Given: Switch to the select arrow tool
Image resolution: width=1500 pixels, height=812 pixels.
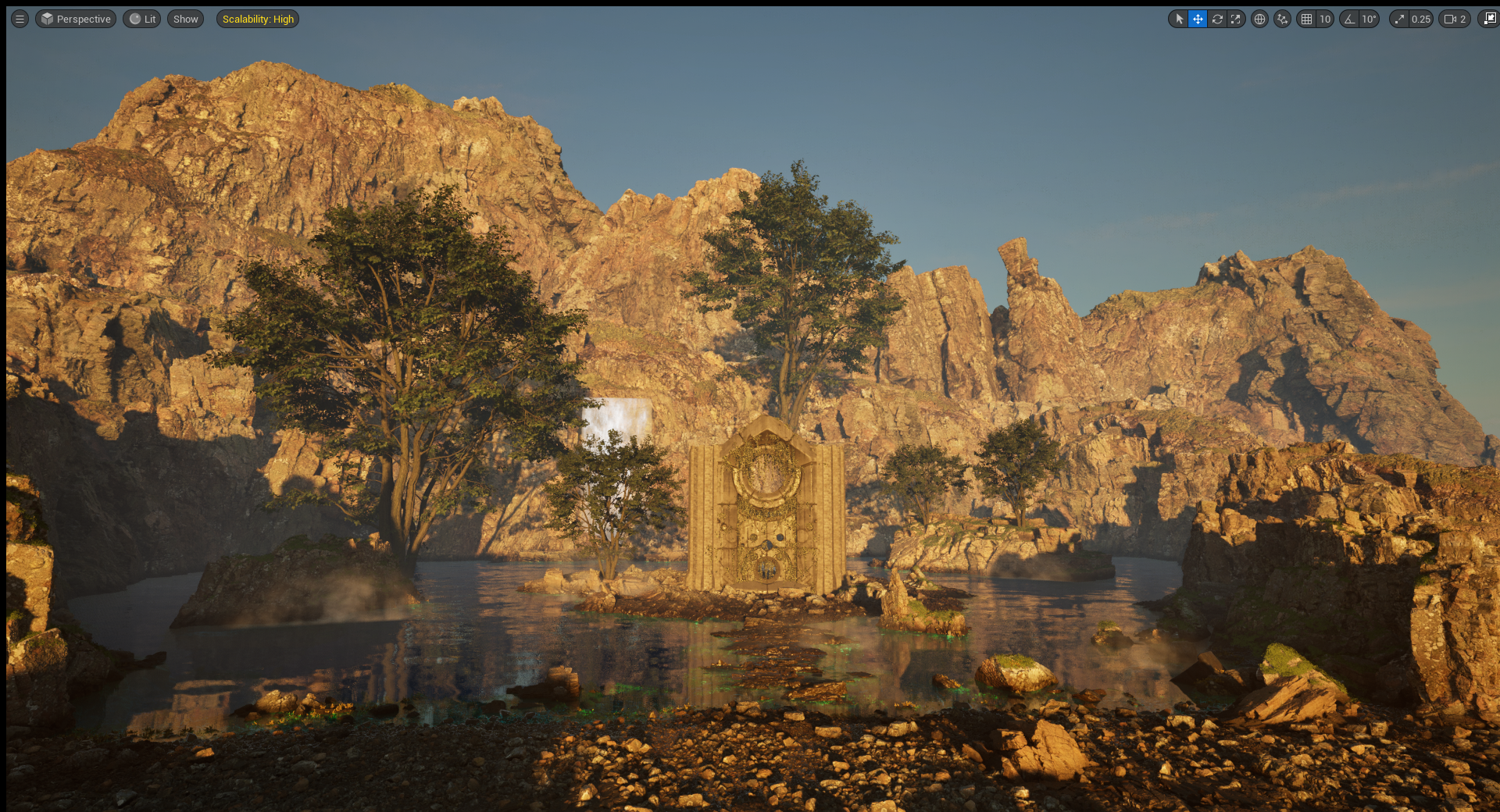Looking at the screenshot, I should point(1179,19).
